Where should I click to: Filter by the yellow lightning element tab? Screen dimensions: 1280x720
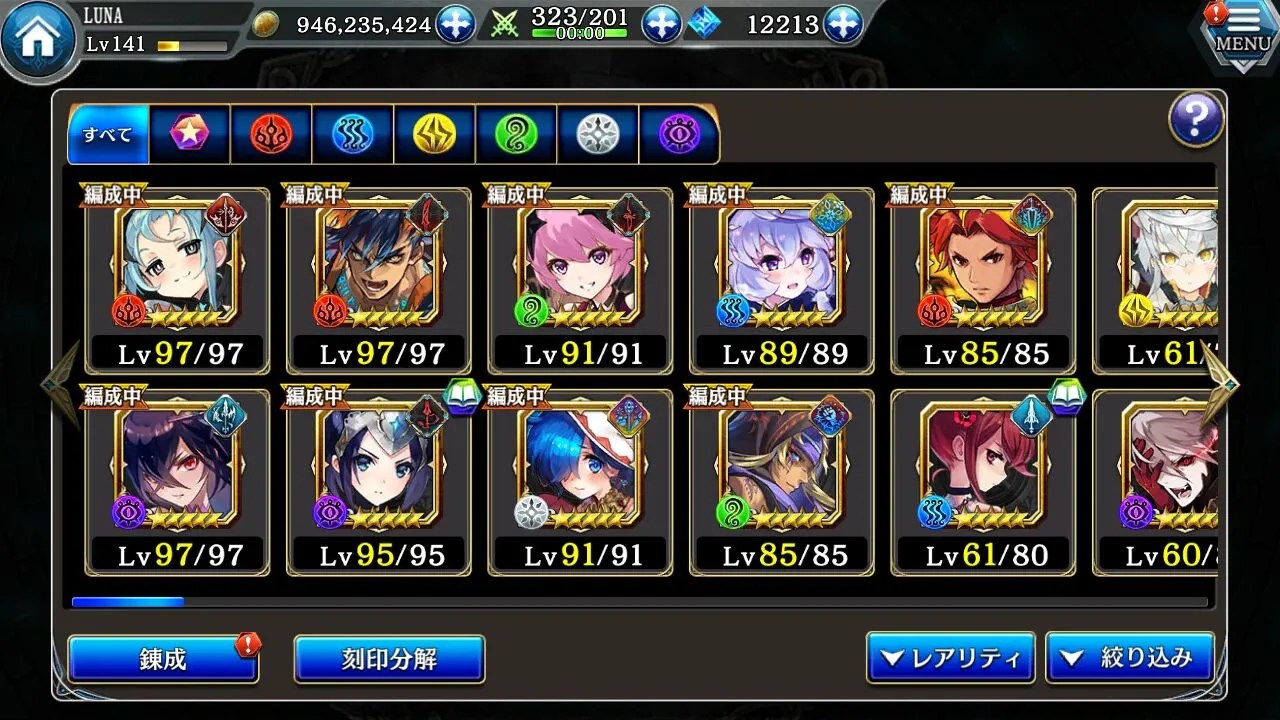click(434, 134)
